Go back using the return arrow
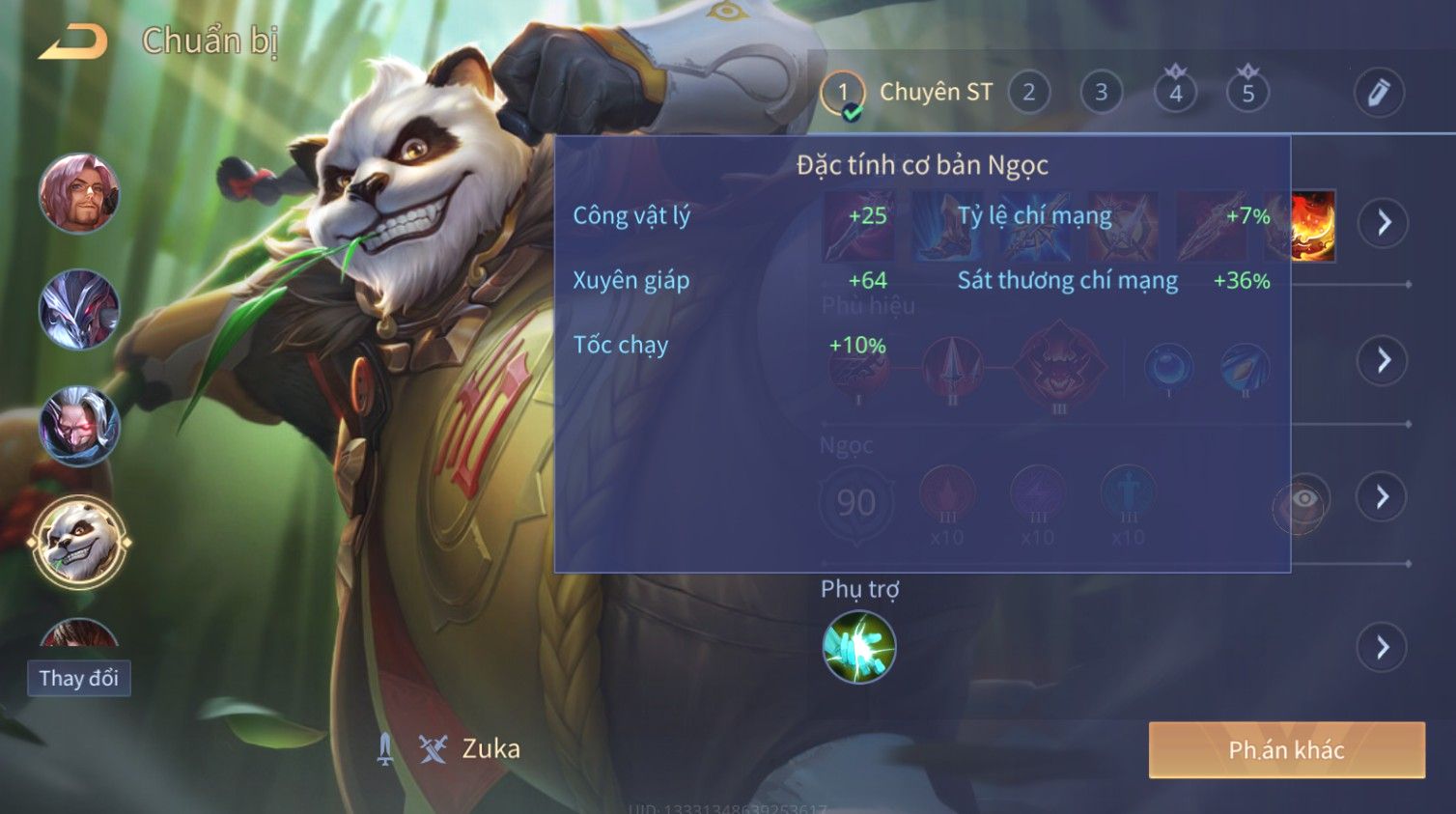This screenshot has height=814, width=1456. [x=73, y=42]
